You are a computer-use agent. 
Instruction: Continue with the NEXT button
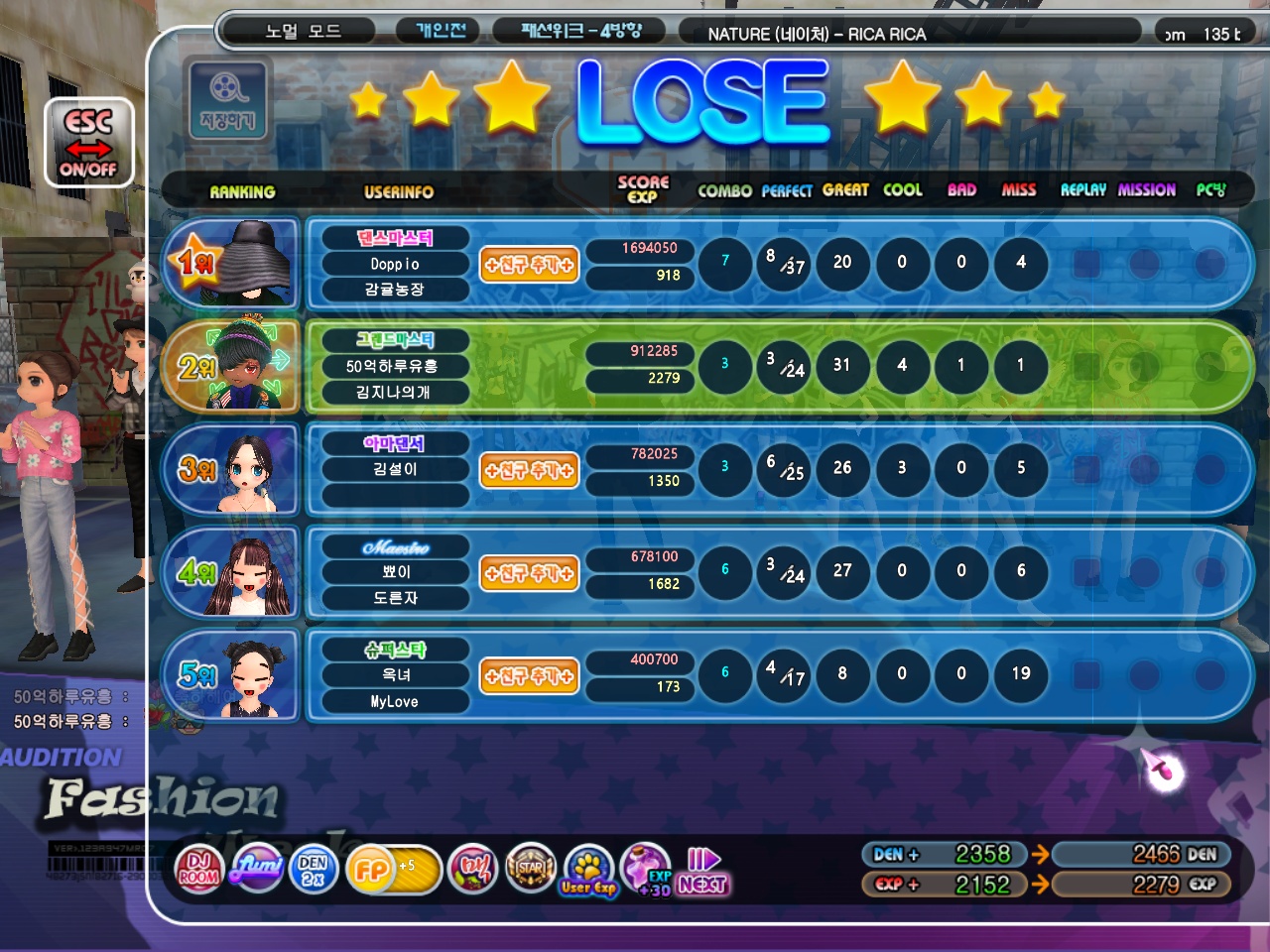[x=703, y=872]
